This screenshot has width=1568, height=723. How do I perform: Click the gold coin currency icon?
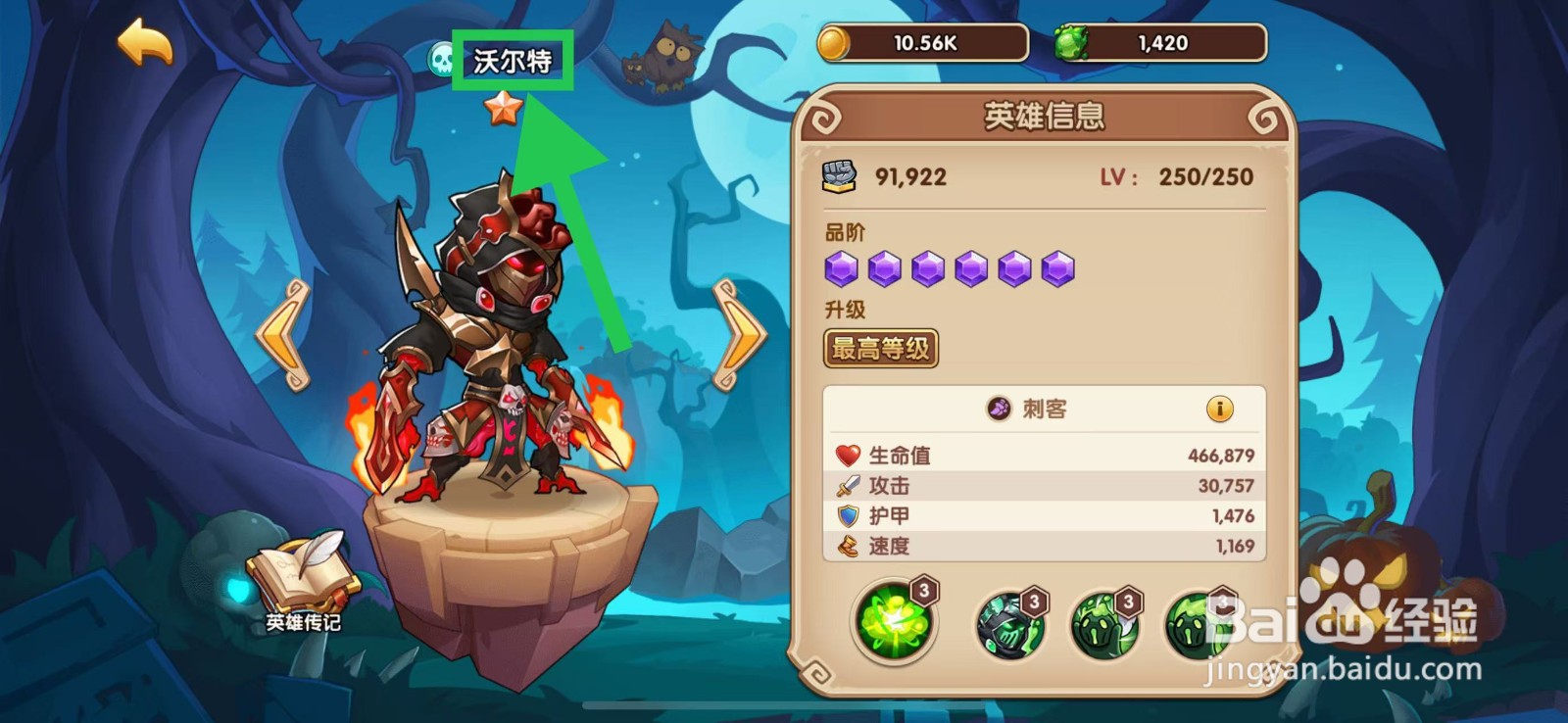(x=834, y=42)
